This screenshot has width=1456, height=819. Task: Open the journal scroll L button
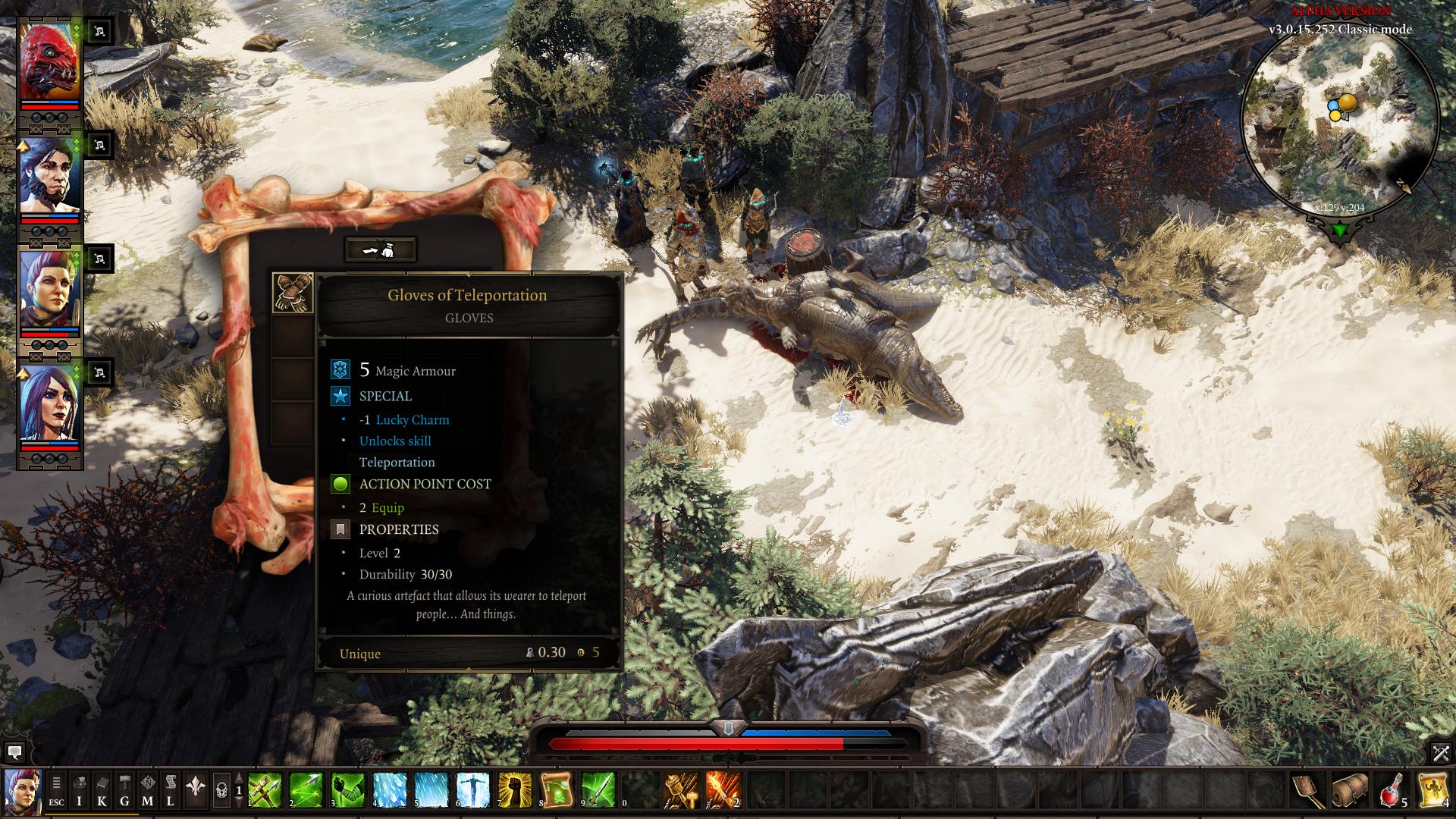[171, 790]
